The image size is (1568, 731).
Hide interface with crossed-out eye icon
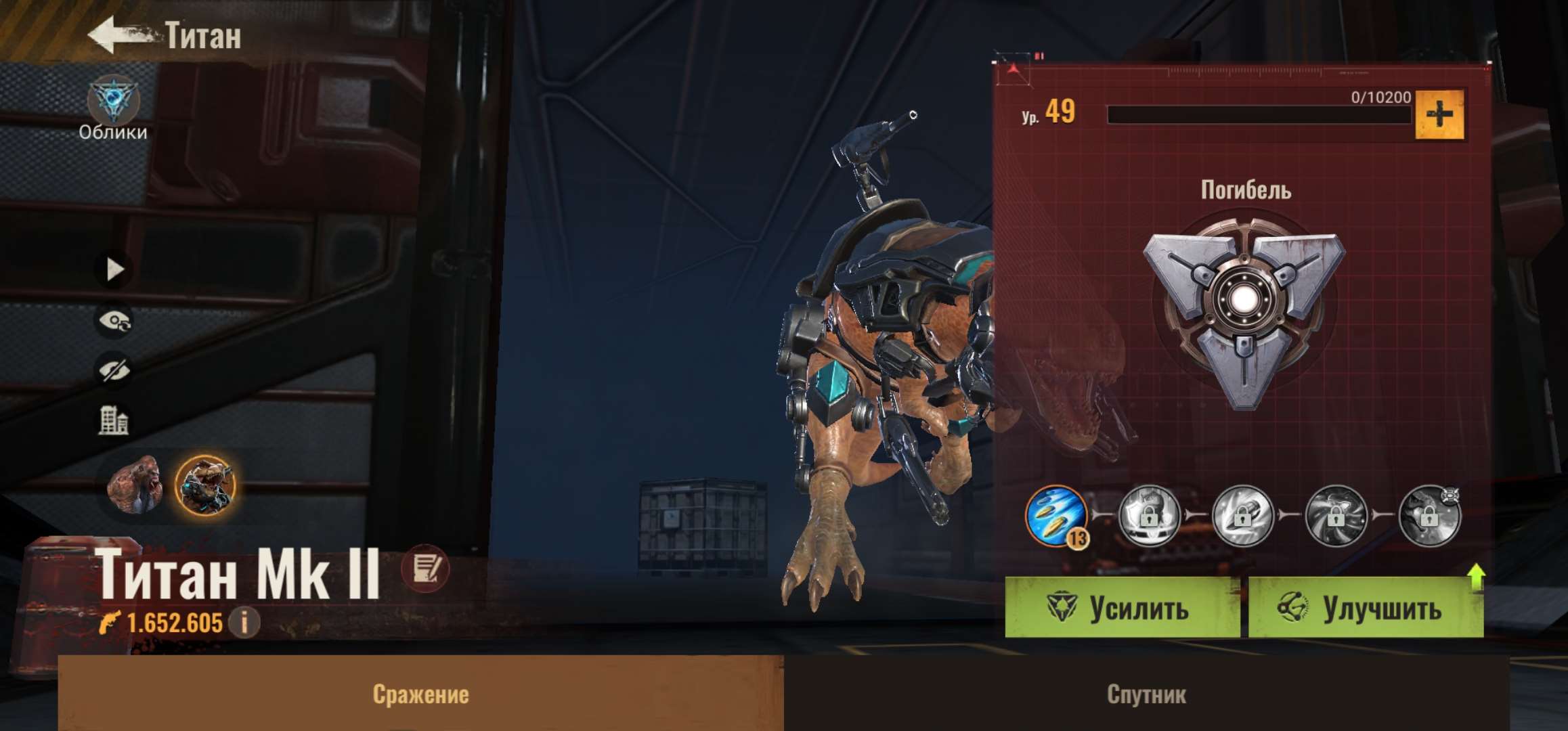tap(114, 371)
